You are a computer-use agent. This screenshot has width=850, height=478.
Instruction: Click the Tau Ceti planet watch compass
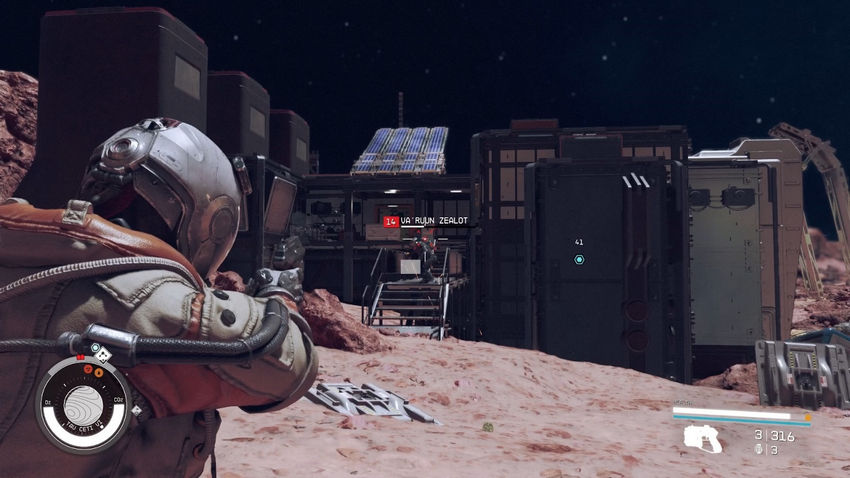(83, 404)
